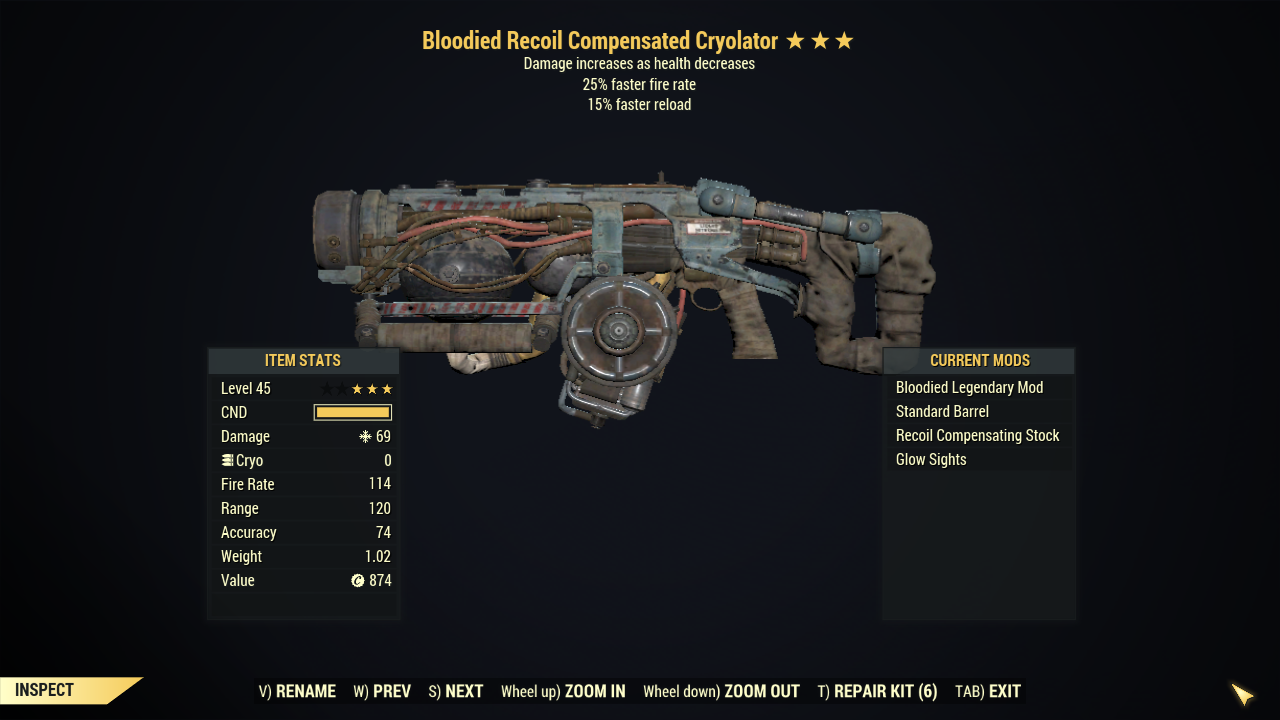
Task: Exit the inspect screen via EXIT
Action: click(988, 691)
